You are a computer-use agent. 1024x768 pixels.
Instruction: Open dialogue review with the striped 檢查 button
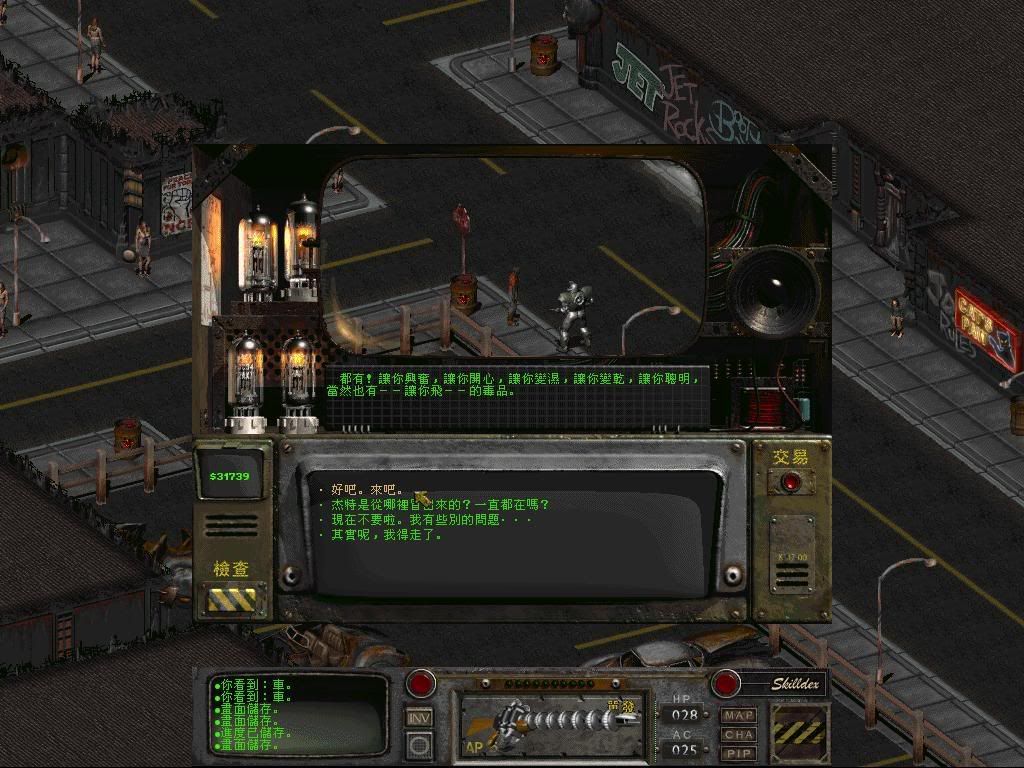231,599
